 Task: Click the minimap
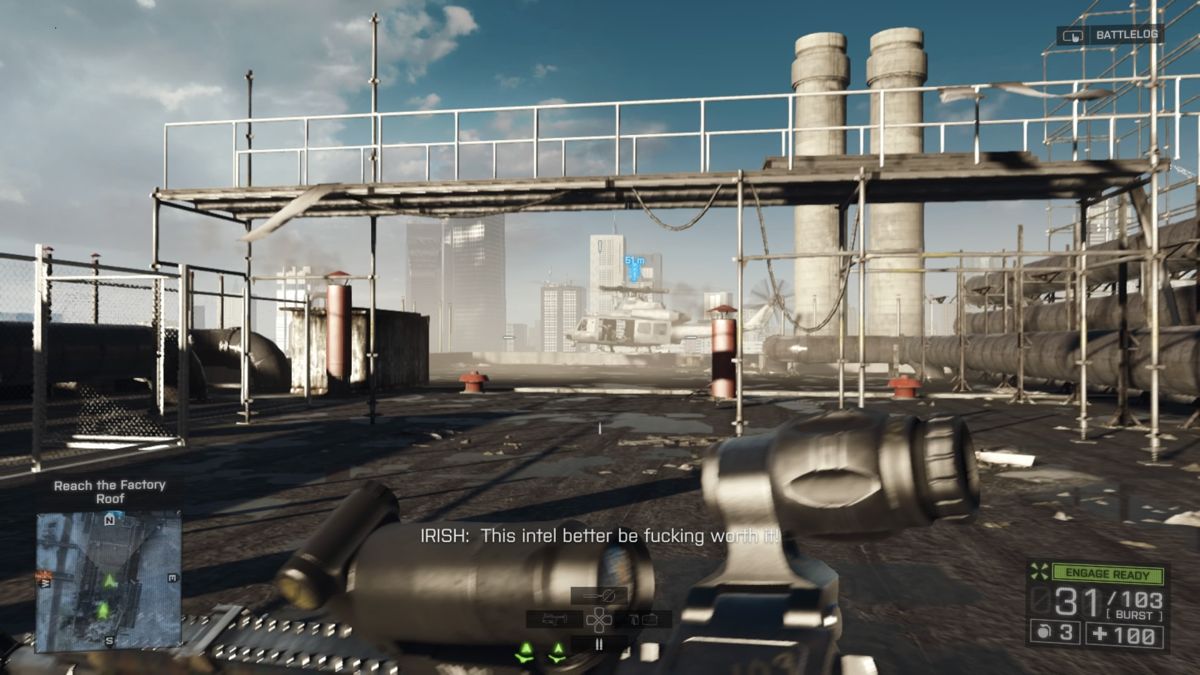108,580
